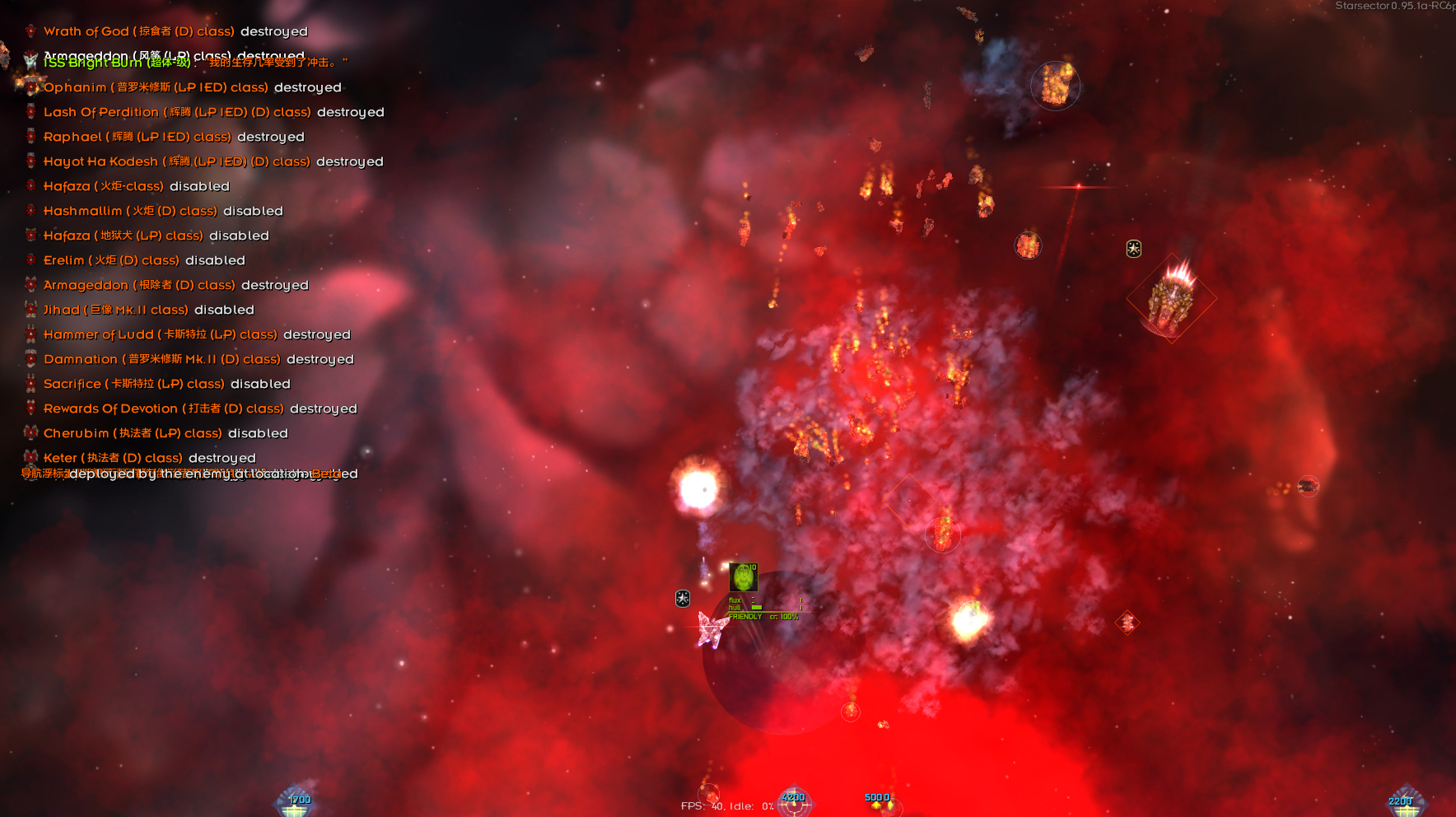Click the star commendation badge beside the player ship
This screenshot has height=817, width=1456.
click(x=682, y=599)
